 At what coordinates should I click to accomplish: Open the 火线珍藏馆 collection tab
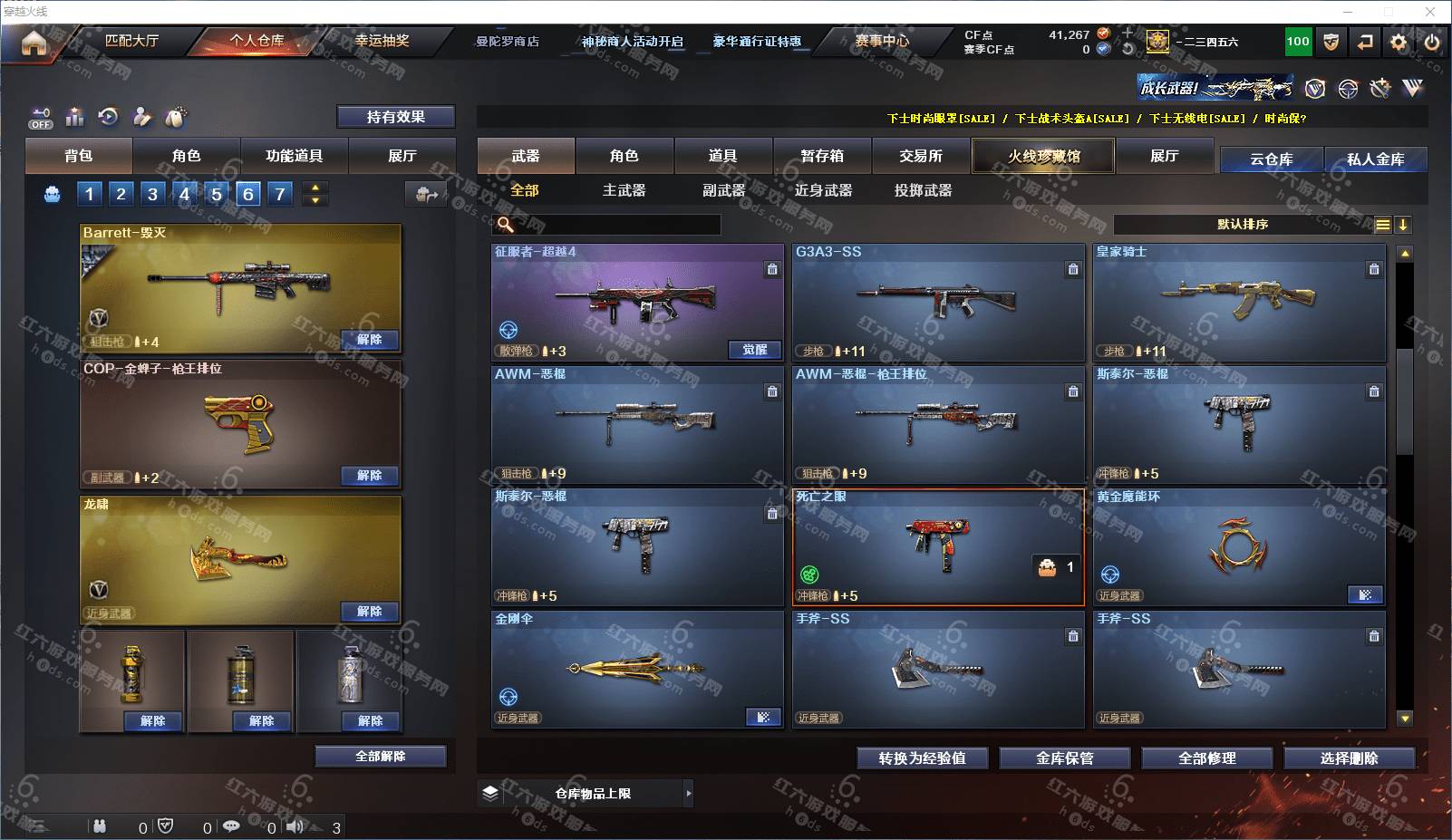tap(1043, 156)
